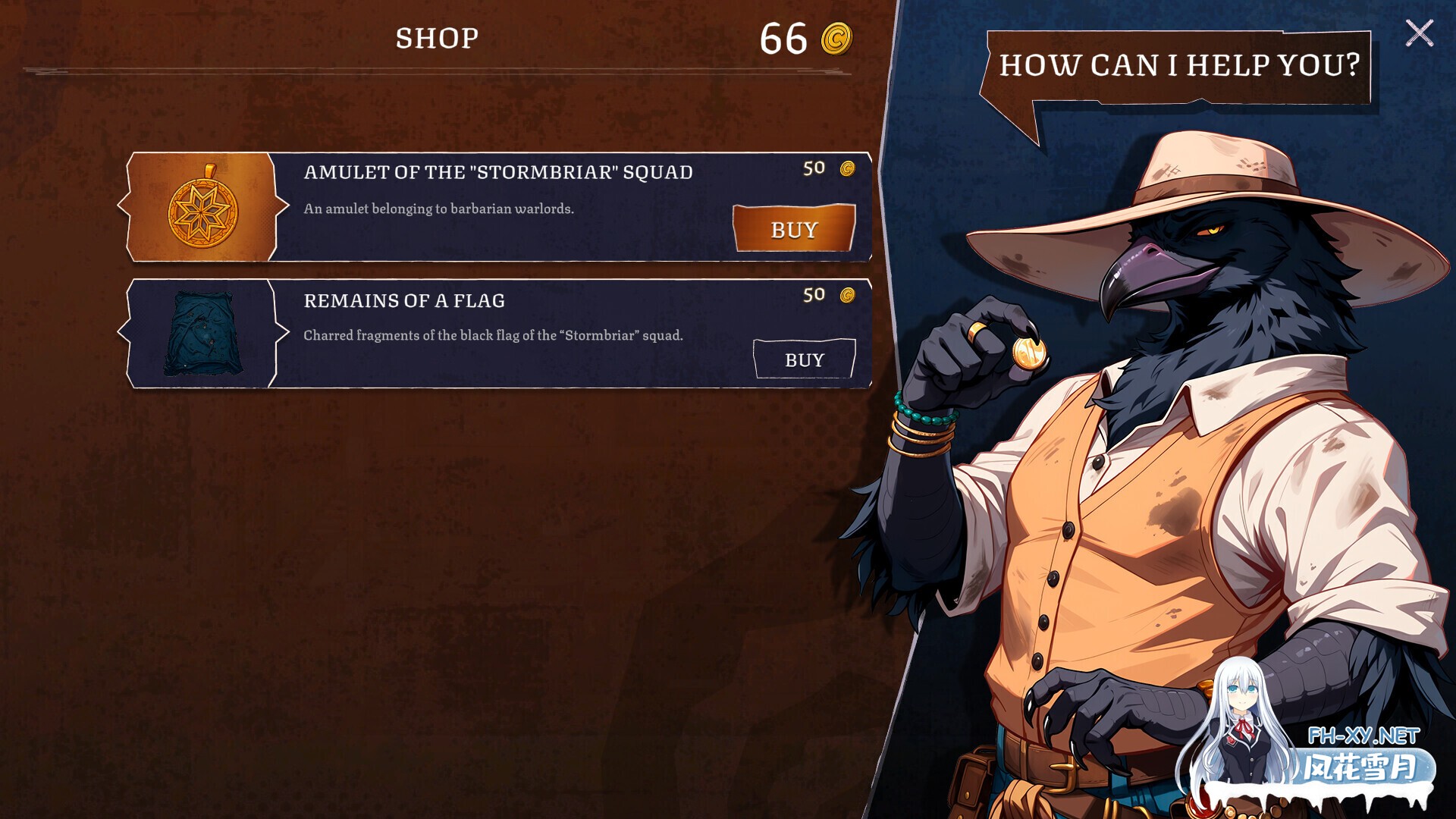Close the shop with the X button
The image size is (1456, 819).
[1419, 33]
